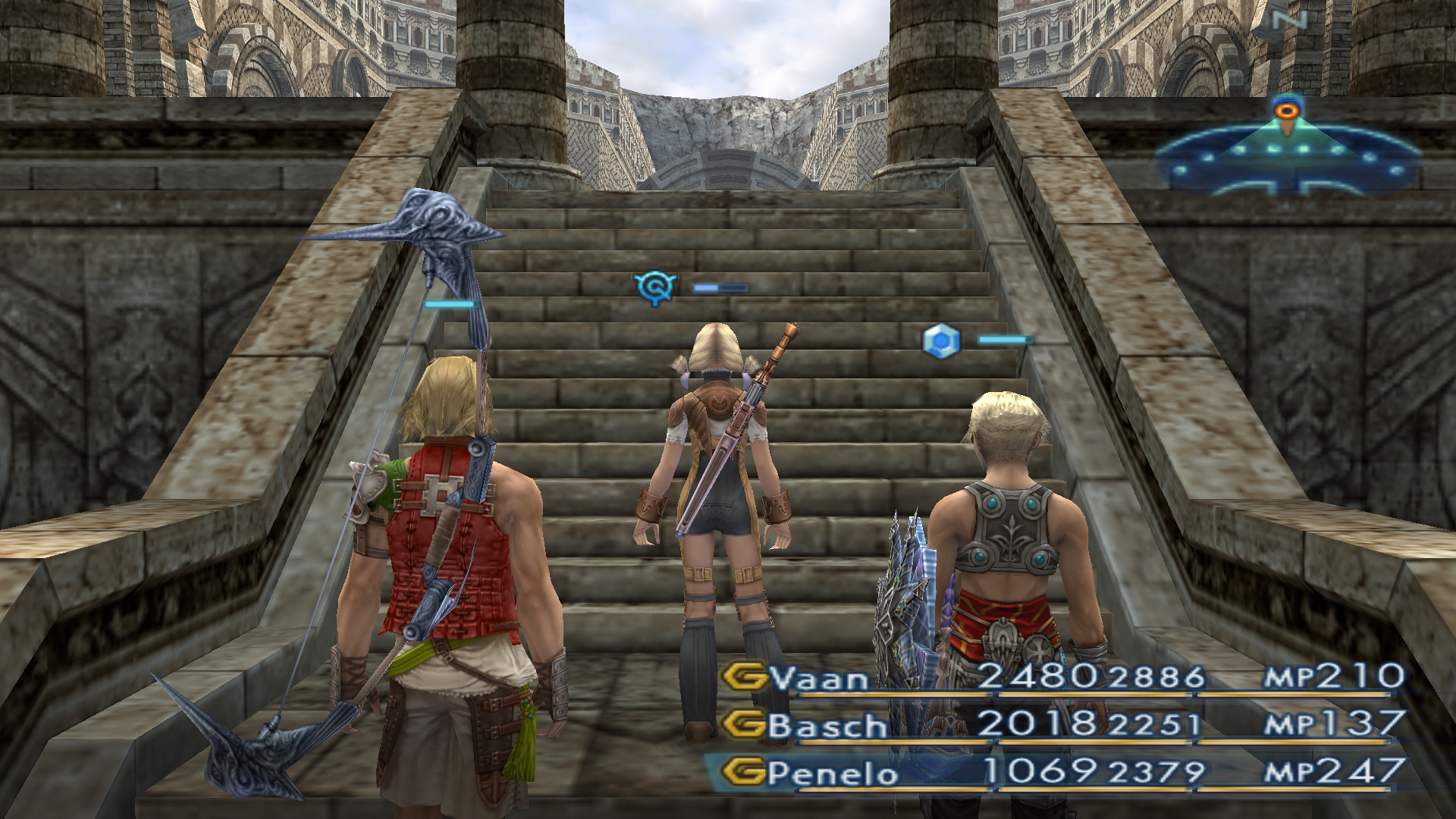Click the blue hexagon crystal marker
The width and height of the screenshot is (1456, 819).
[941, 340]
